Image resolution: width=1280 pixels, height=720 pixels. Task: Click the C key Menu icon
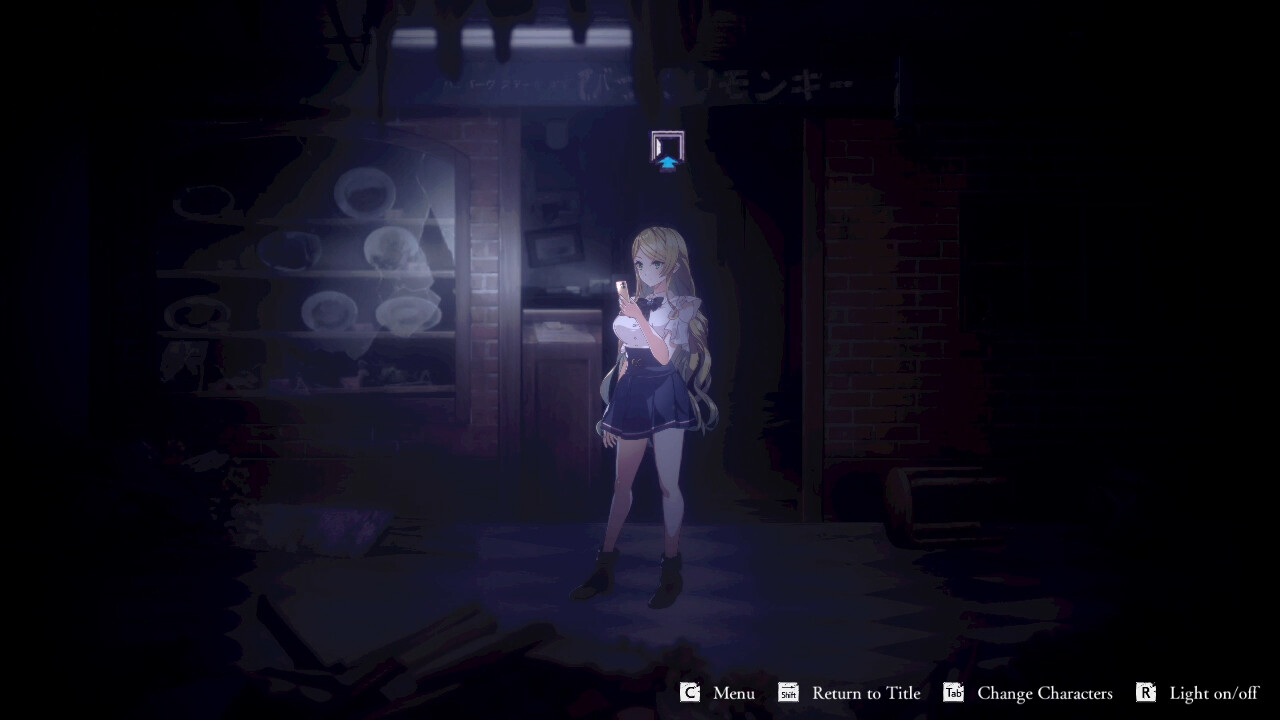[688, 692]
